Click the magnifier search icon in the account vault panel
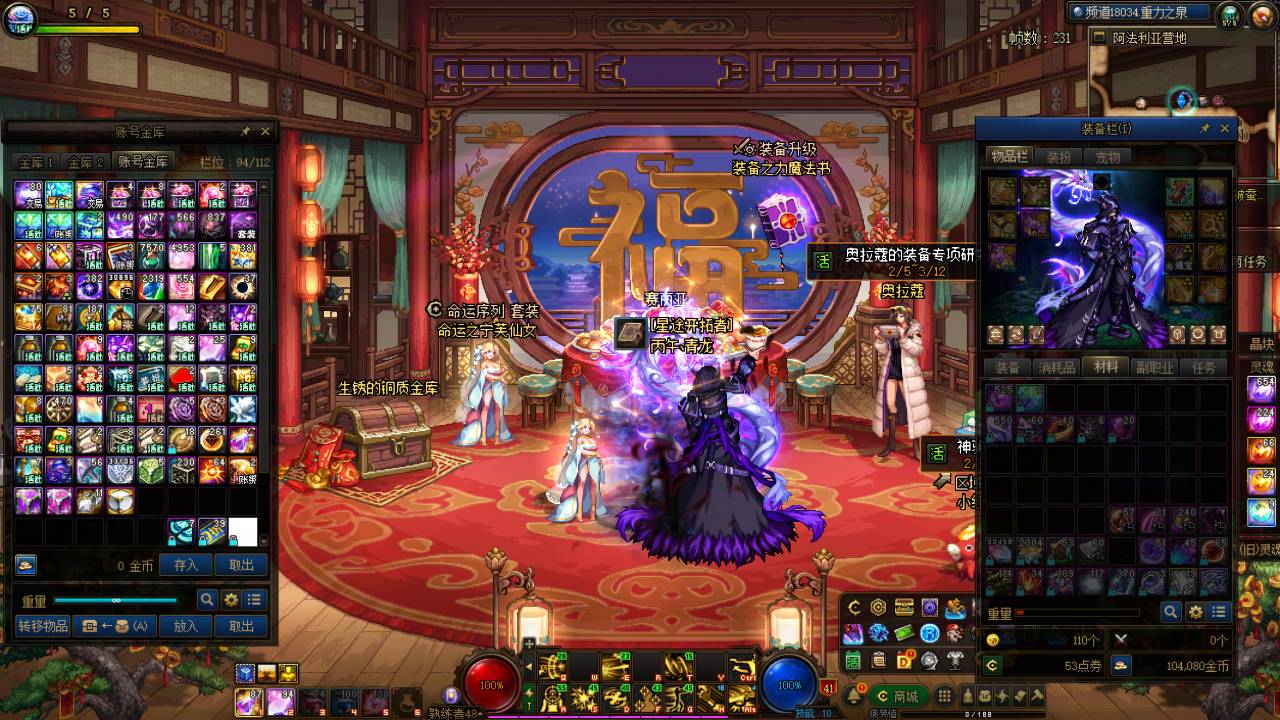1280x720 pixels. 205,598
